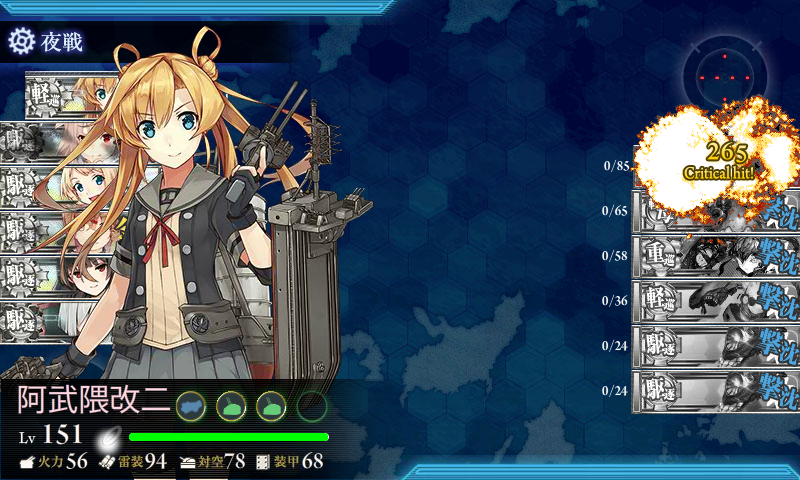Click the blue equipment slot icon

point(190,405)
